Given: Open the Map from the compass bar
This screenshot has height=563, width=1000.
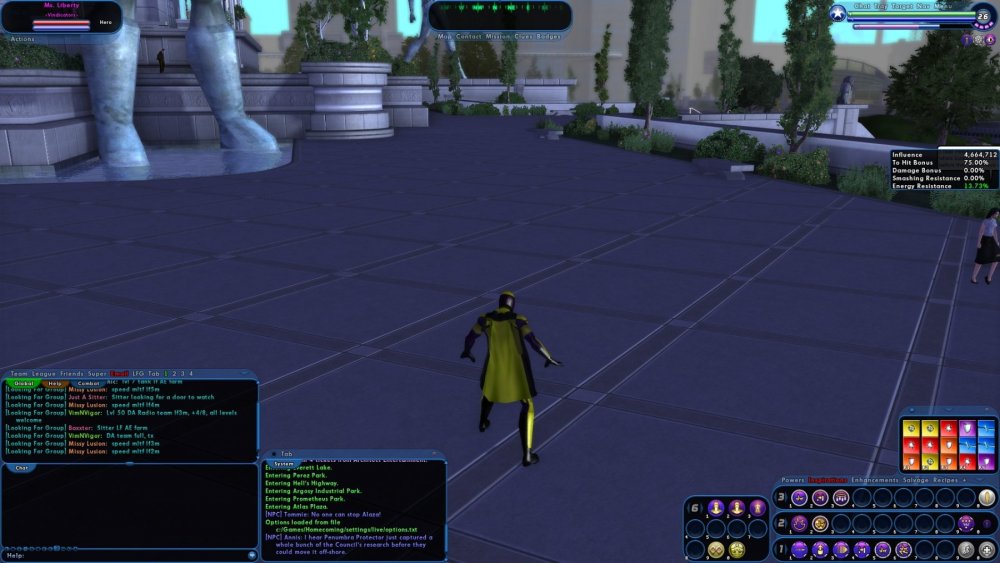Looking at the screenshot, I should [444, 36].
